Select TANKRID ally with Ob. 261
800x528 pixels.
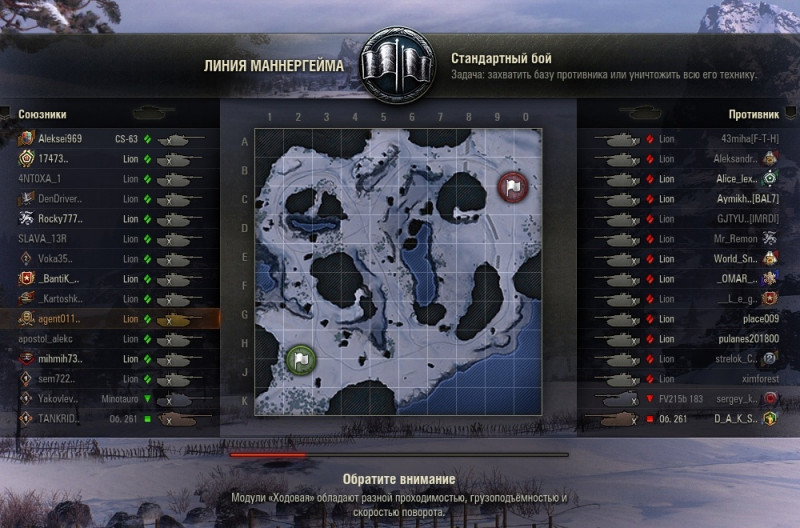60,419
